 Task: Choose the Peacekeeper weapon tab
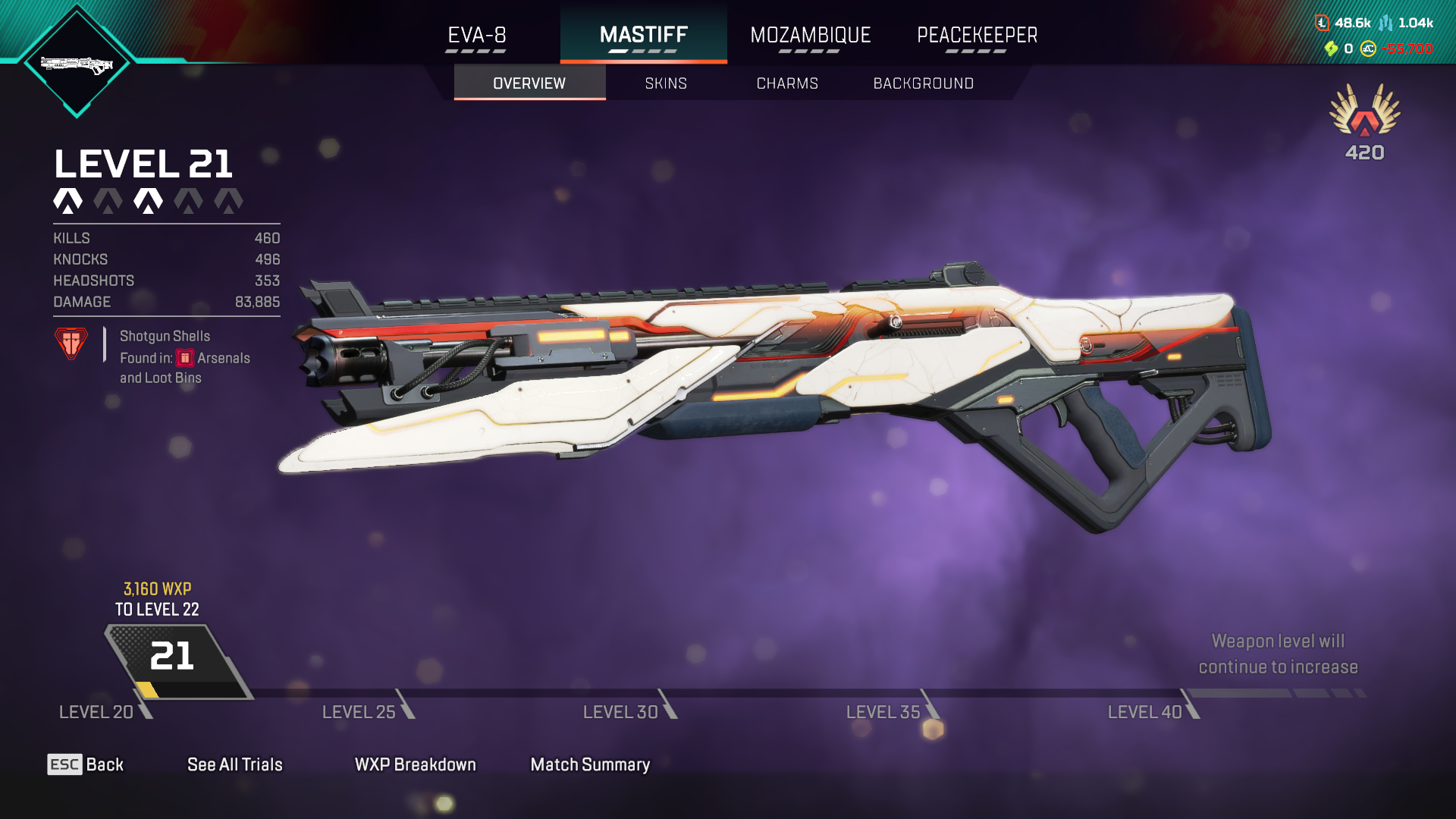[977, 35]
